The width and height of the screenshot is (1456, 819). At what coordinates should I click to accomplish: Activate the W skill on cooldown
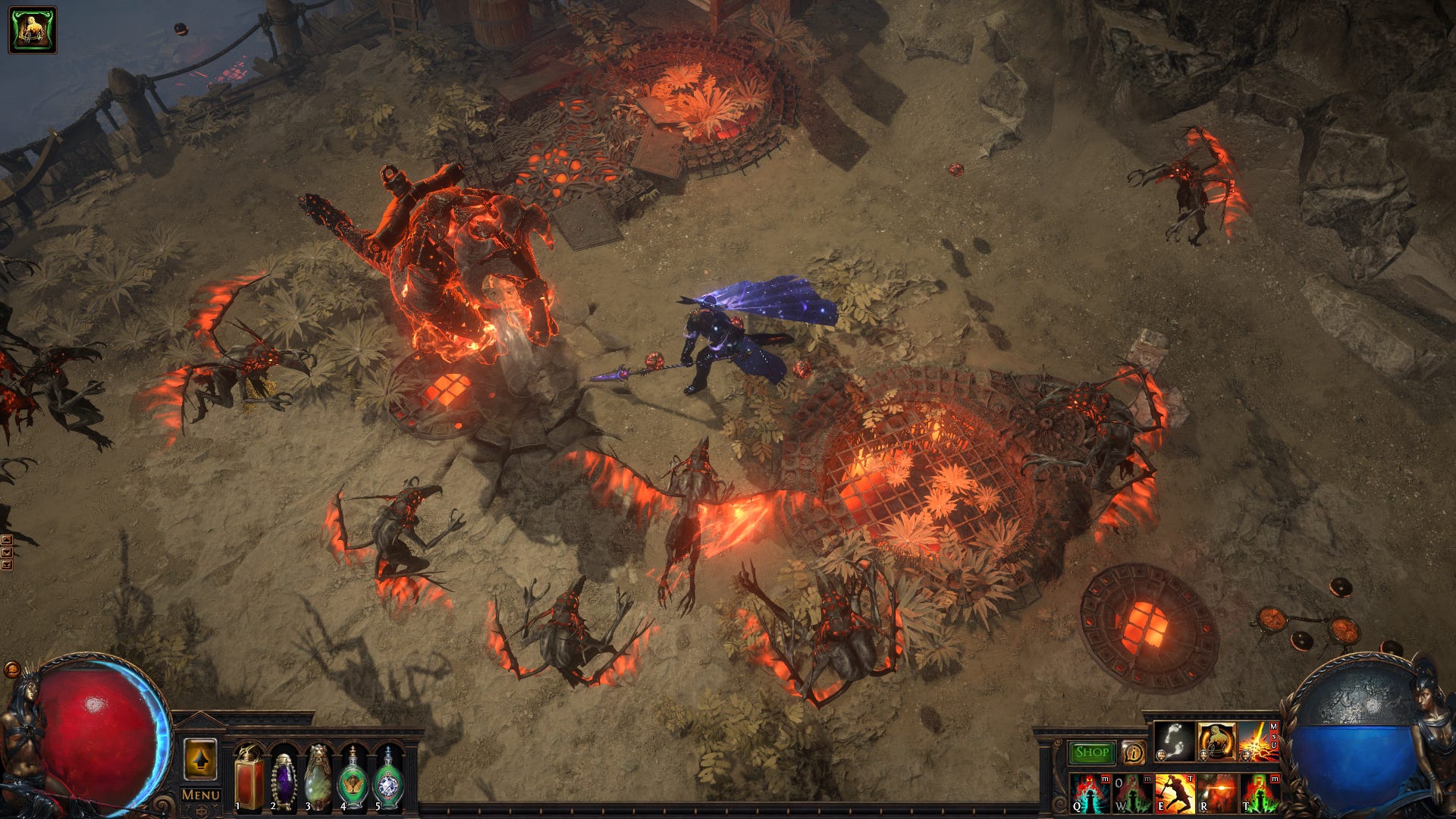(x=1132, y=793)
